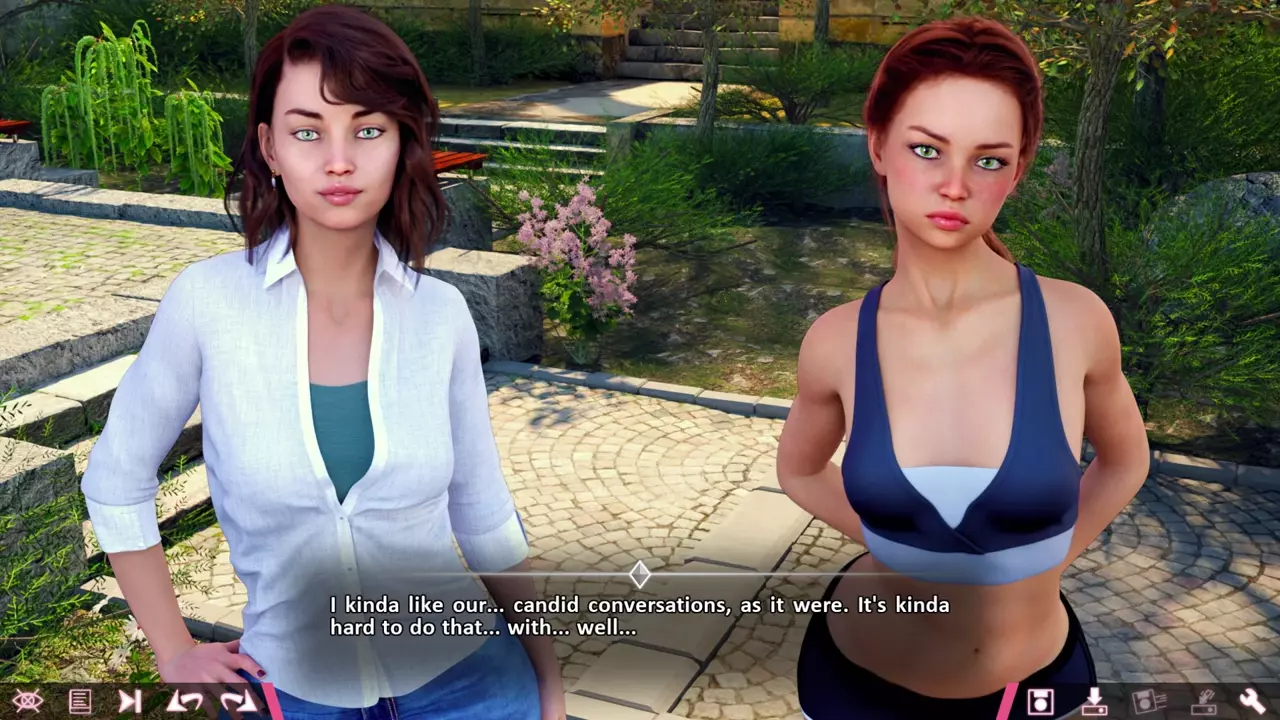Roll forward with the right curved arrow
The image size is (1280, 720).
point(238,701)
